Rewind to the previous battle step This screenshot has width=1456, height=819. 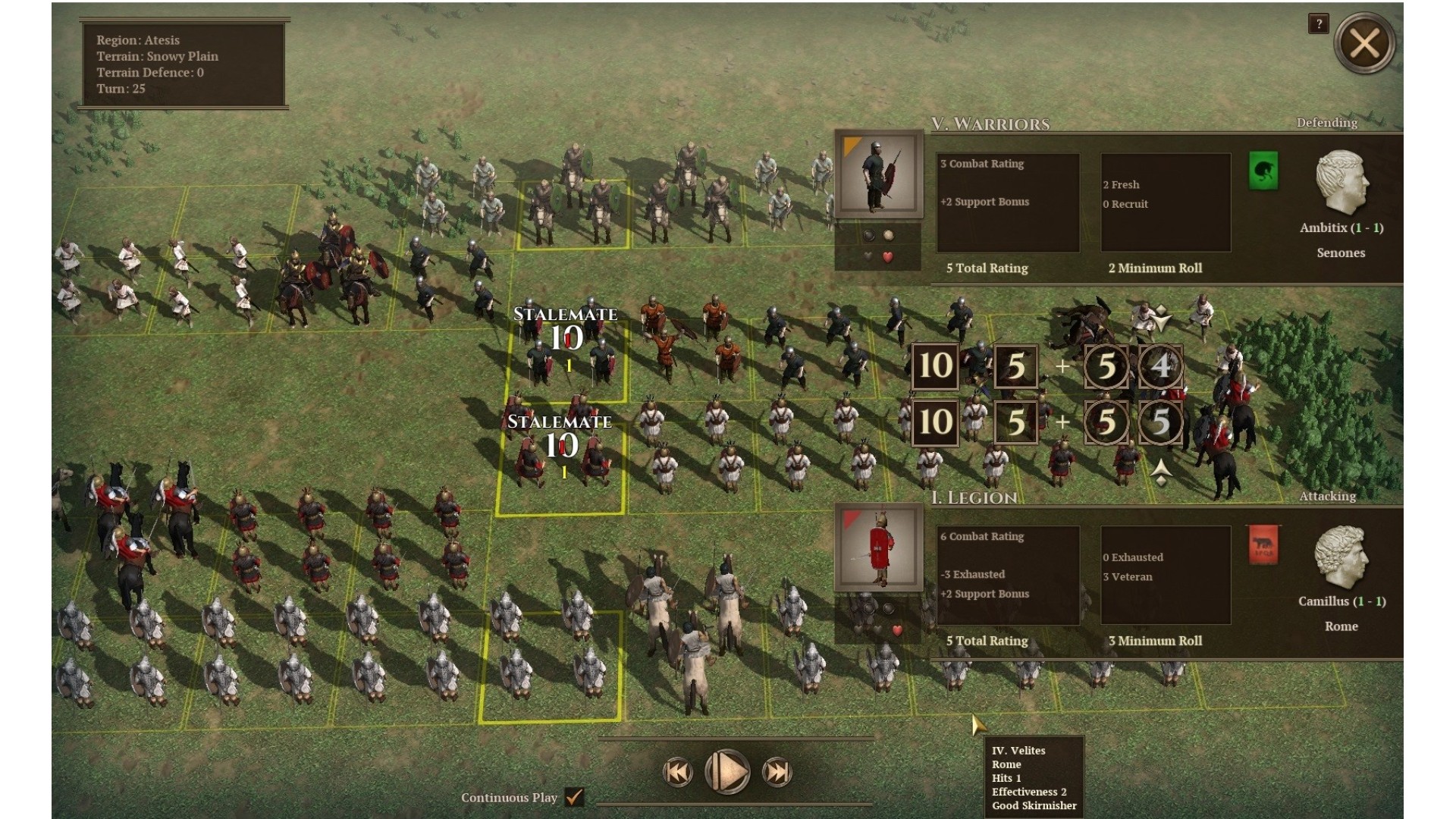pyautogui.click(x=677, y=773)
